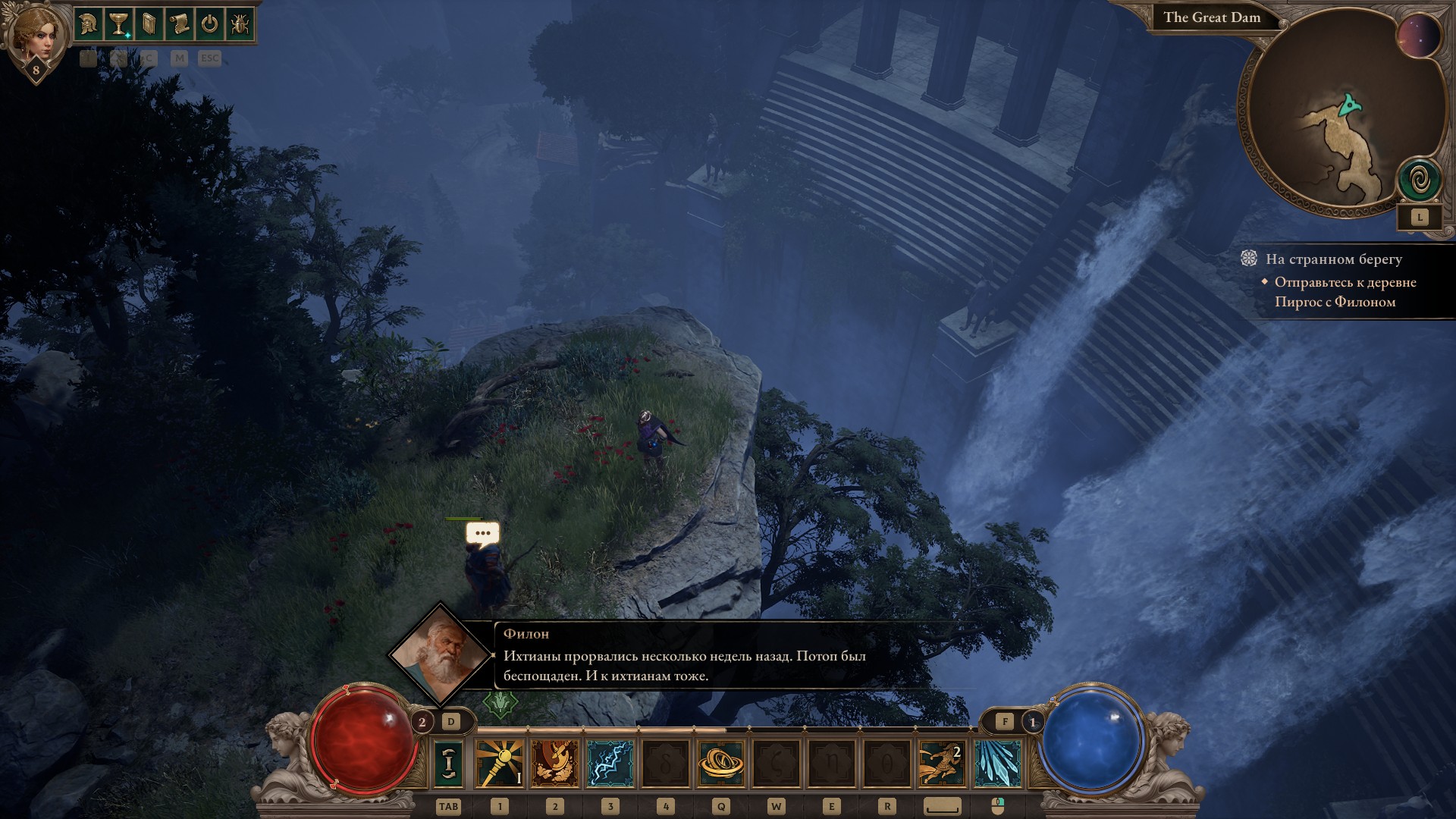This screenshot has width=1456, height=819.
Task: Click the power button menu icon
Action: click(209, 25)
